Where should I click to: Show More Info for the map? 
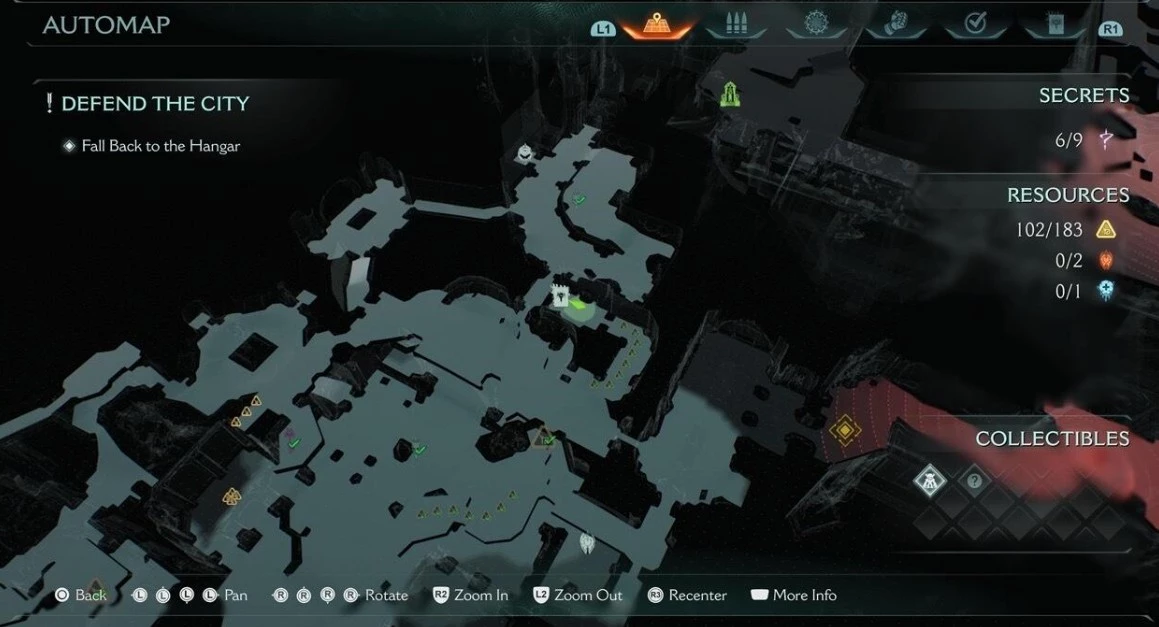coord(793,595)
